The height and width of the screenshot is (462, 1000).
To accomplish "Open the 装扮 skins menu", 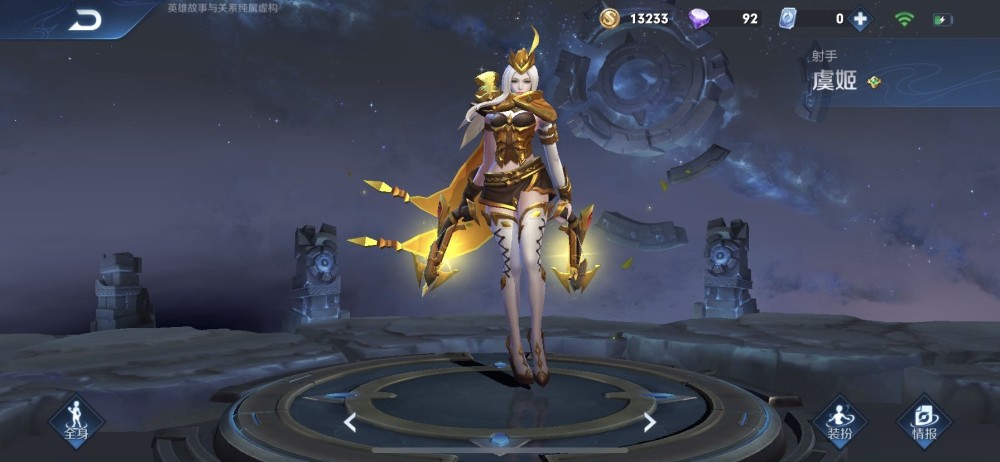I will point(839,420).
